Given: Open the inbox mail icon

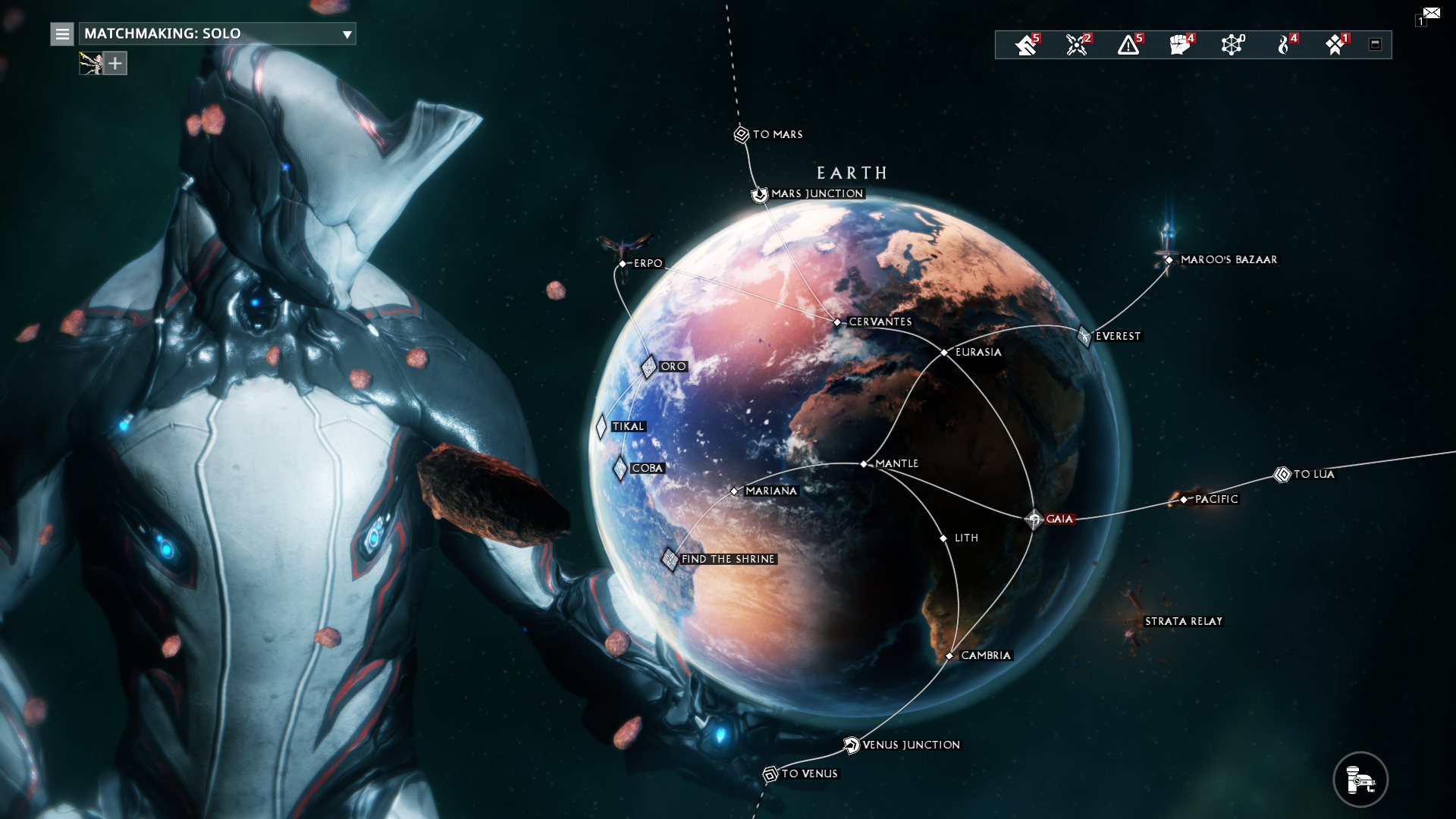Looking at the screenshot, I should (1431, 14).
